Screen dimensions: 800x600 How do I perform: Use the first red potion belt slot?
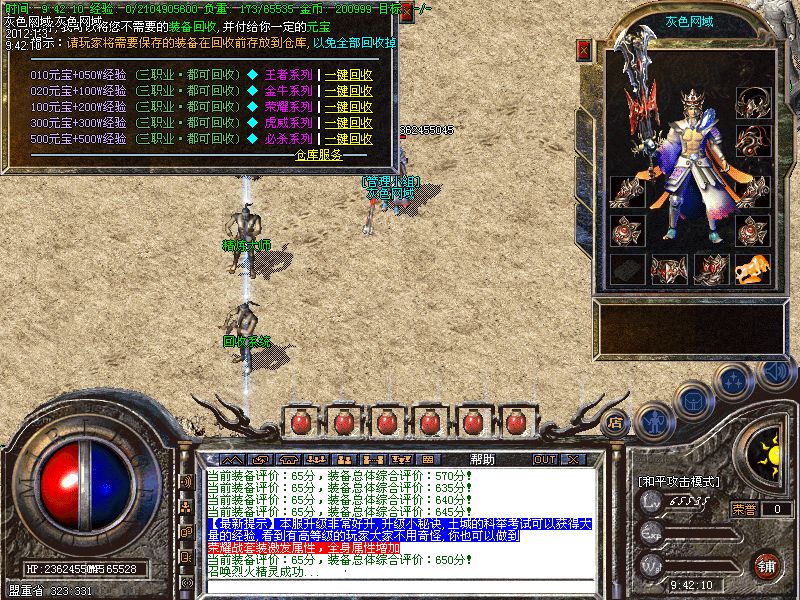click(299, 422)
